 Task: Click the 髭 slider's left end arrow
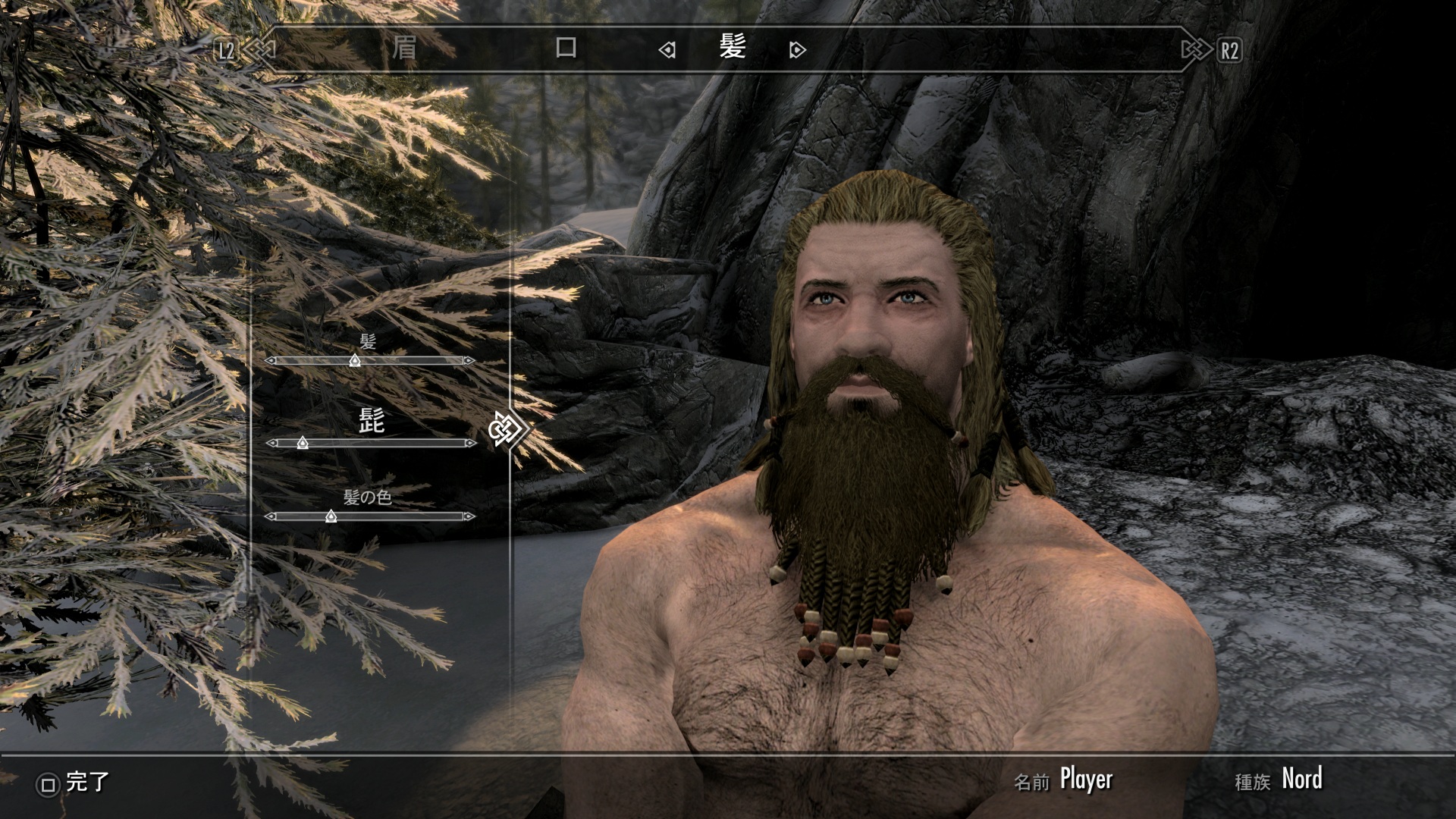point(271,443)
